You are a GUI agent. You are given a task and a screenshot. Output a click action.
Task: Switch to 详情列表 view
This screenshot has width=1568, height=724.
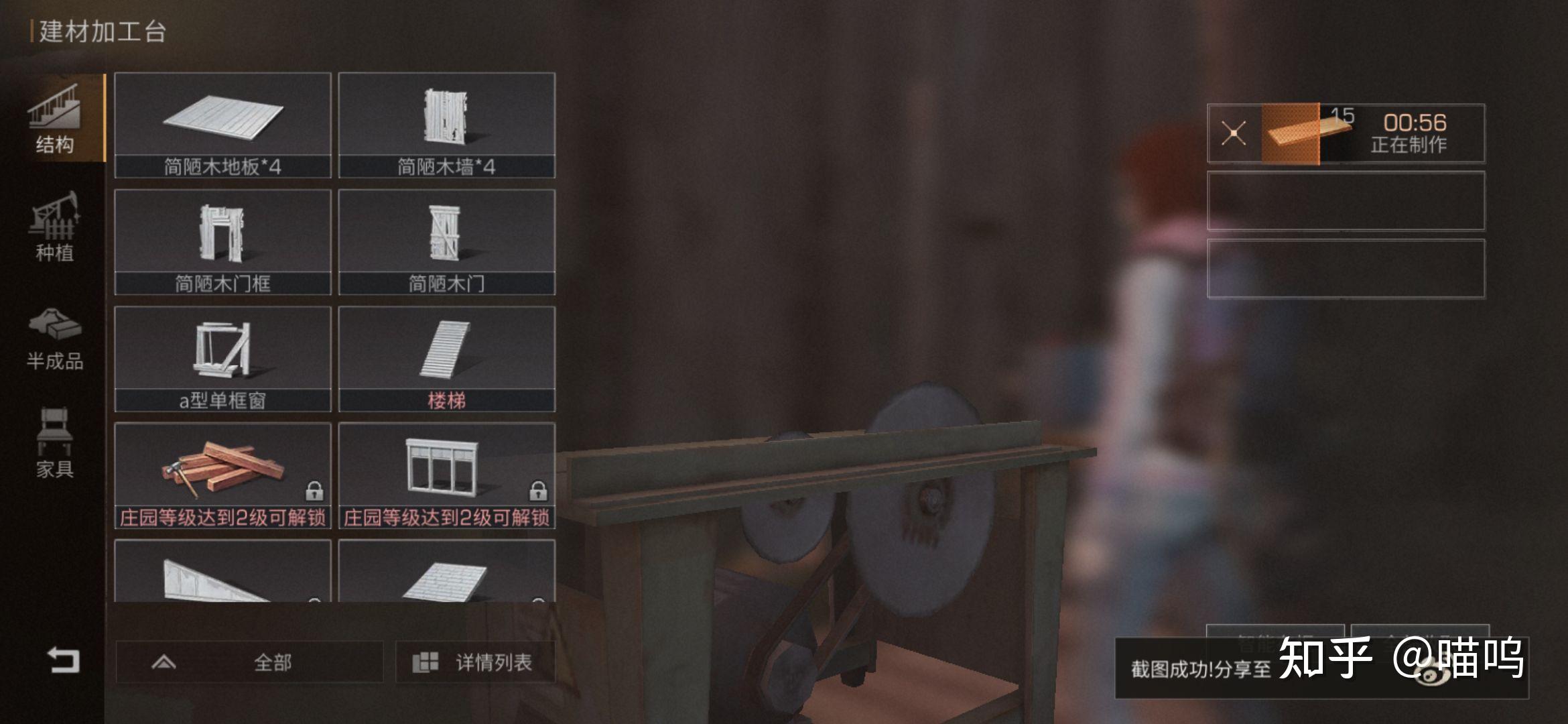click(474, 662)
